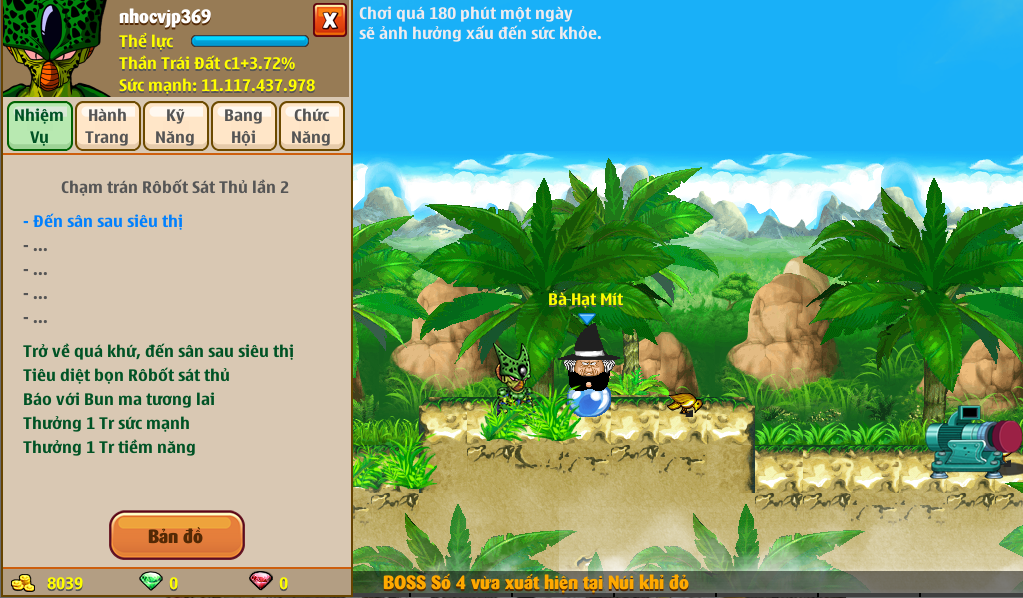Image resolution: width=1023 pixels, height=598 pixels.
Task: Open the map with Bản đồ button
Action: point(176,536)
